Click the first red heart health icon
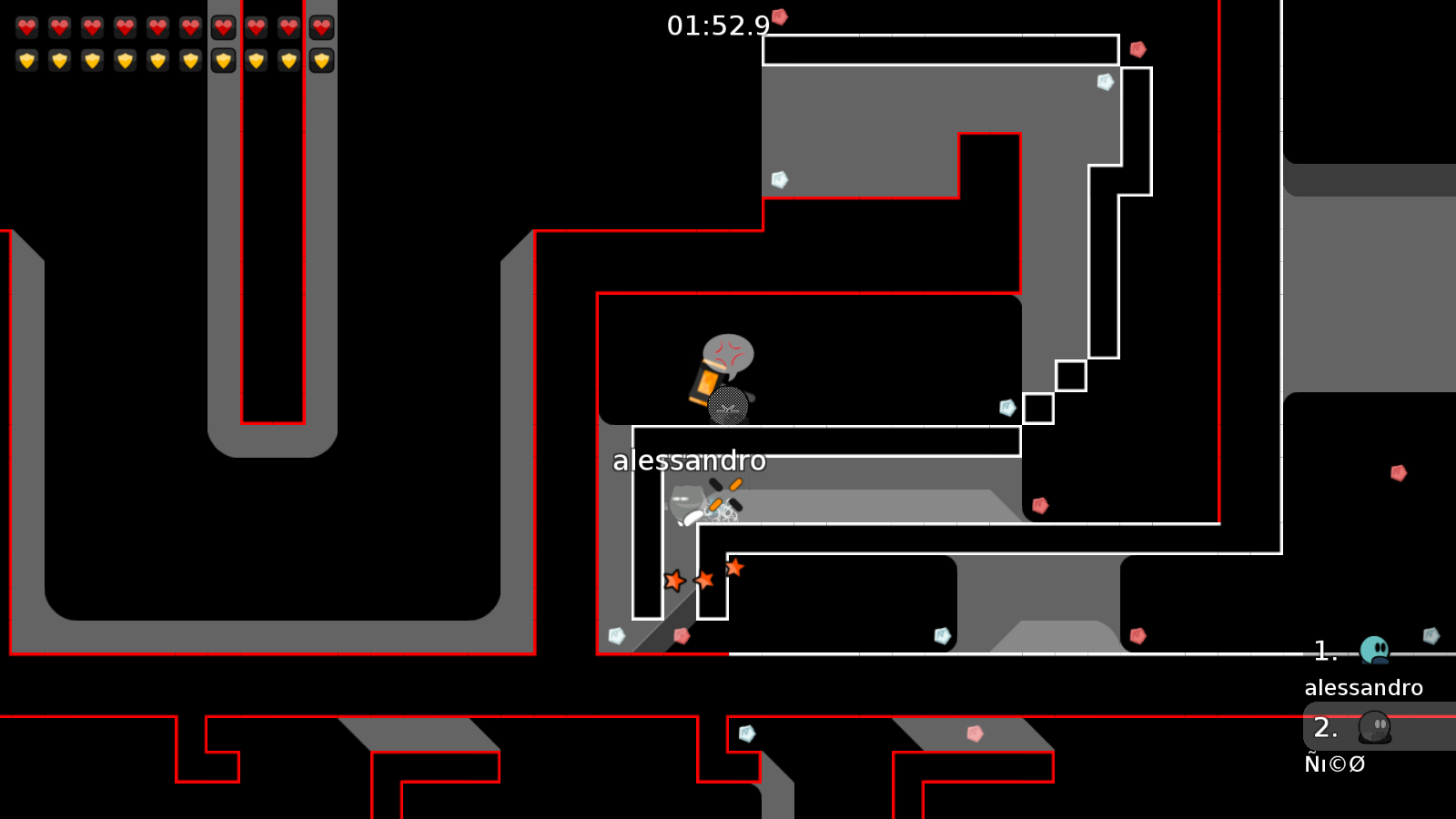The width and height of the screenshot is (1456, 819). click(26, 27)
